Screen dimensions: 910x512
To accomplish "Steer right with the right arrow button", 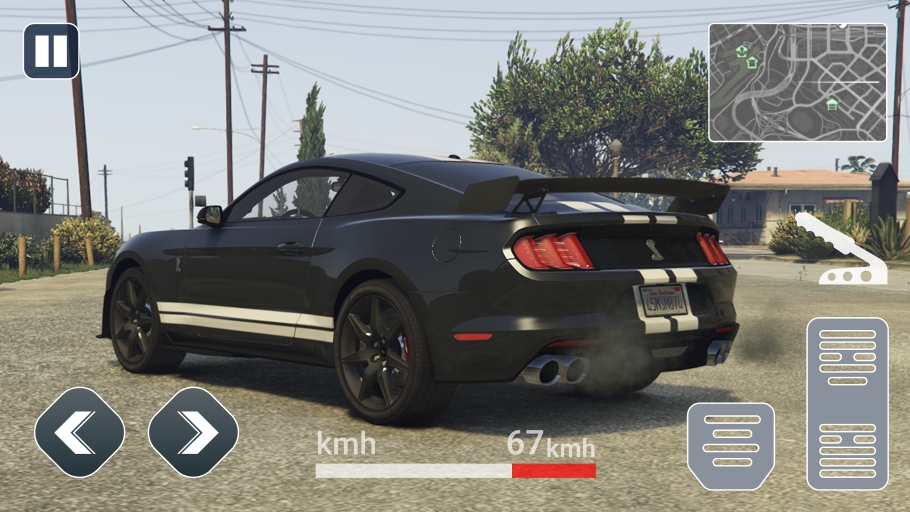I will [193, 432].
